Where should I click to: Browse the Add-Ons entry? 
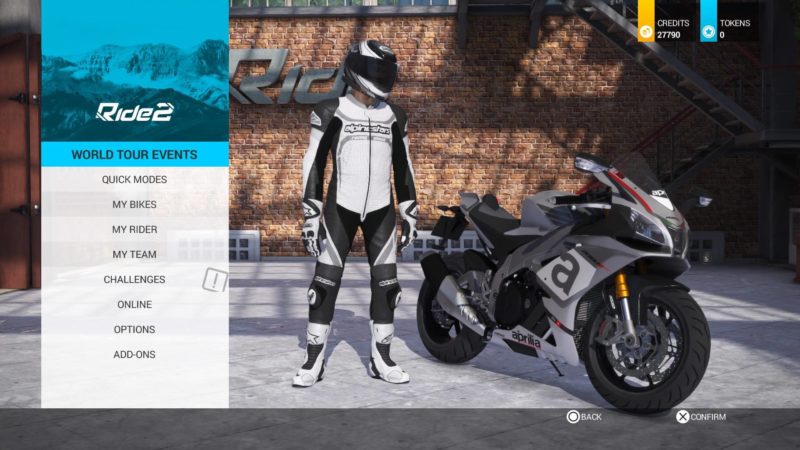click(134, 355)
